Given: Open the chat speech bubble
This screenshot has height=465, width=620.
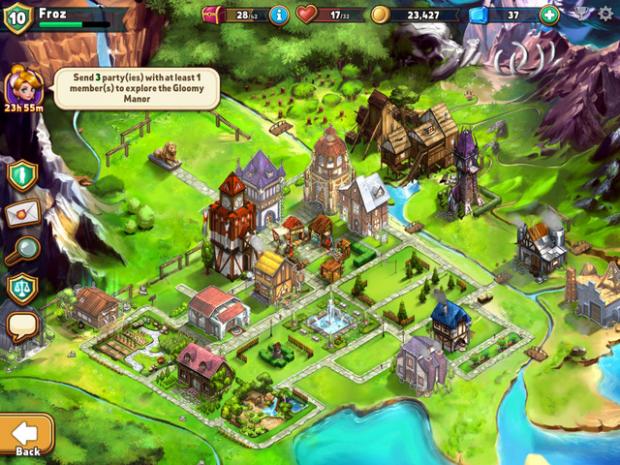Looking at the screenshot, I should coord(22,326).
